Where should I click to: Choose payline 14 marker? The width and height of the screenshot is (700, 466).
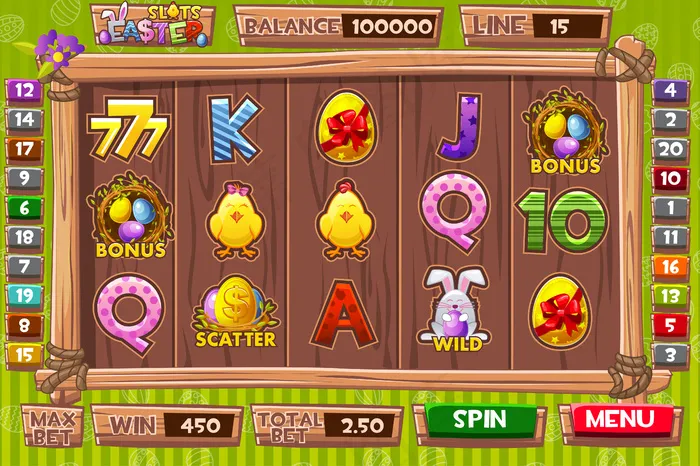coord(25,120)
